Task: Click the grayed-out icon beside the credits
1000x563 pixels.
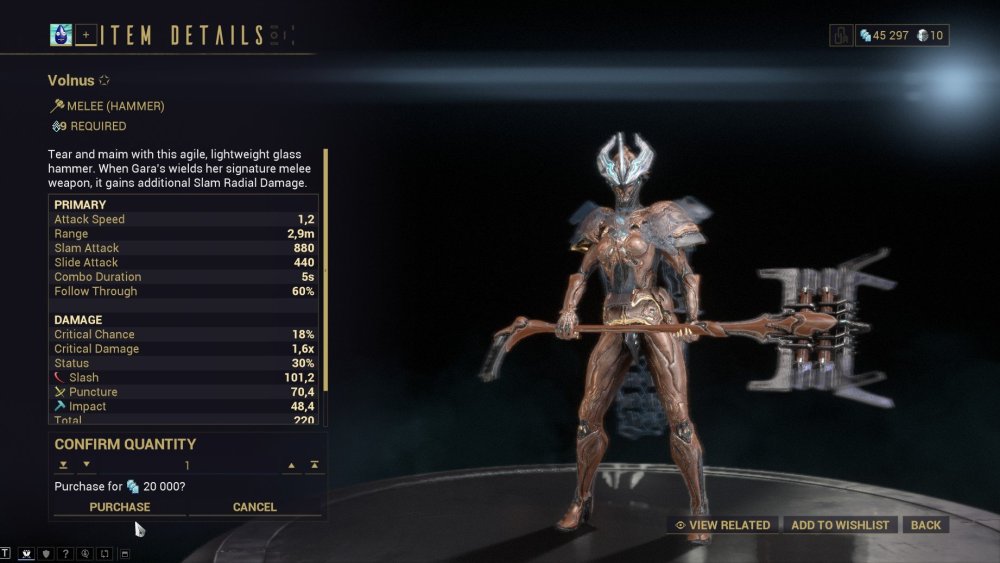Action: point(841,35)
